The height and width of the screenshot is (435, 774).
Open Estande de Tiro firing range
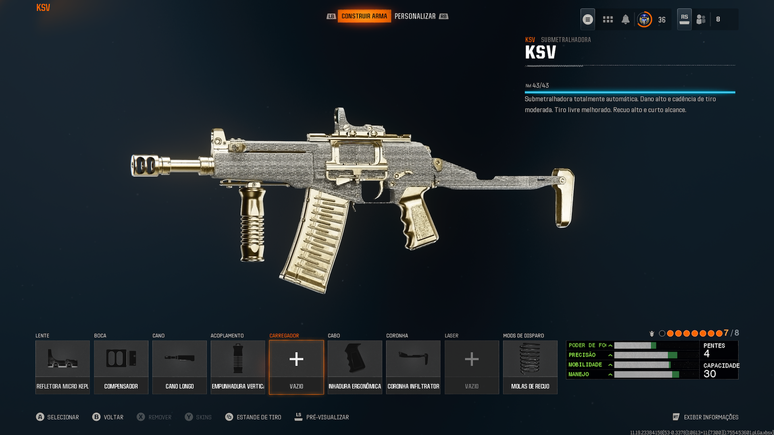tap(256, 417)
